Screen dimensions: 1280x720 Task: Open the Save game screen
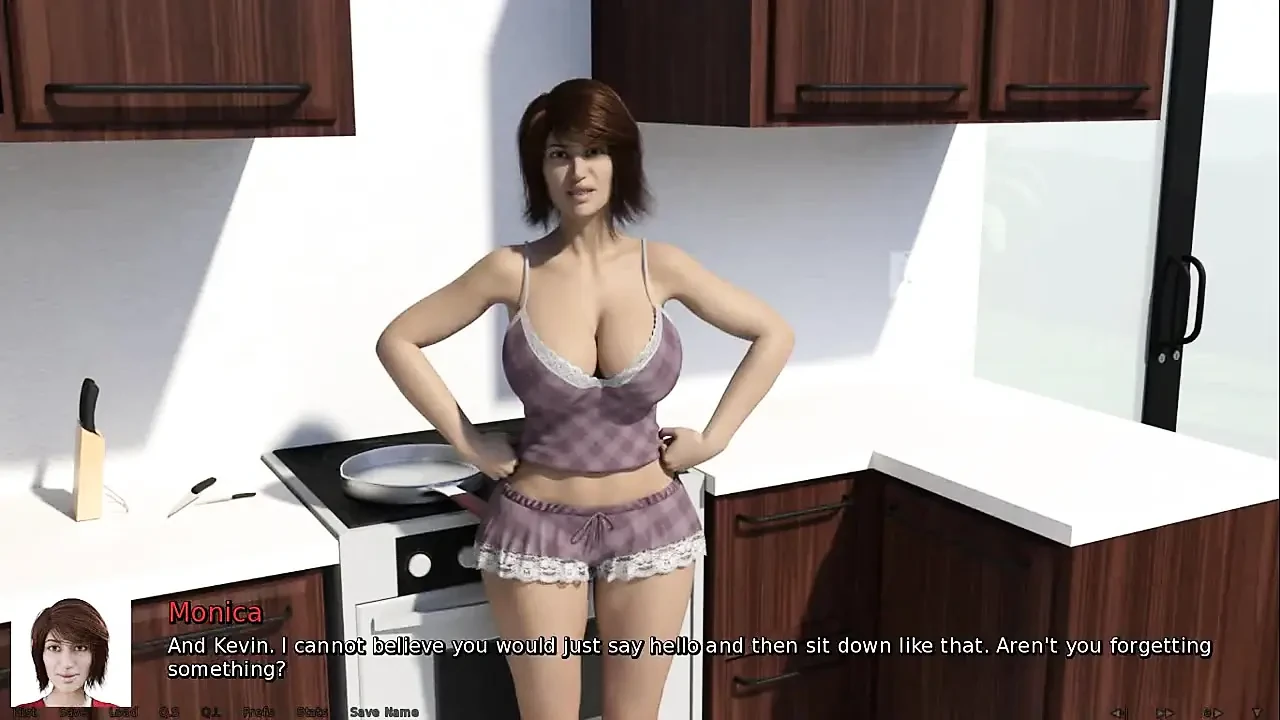click(x=72, y=712)
